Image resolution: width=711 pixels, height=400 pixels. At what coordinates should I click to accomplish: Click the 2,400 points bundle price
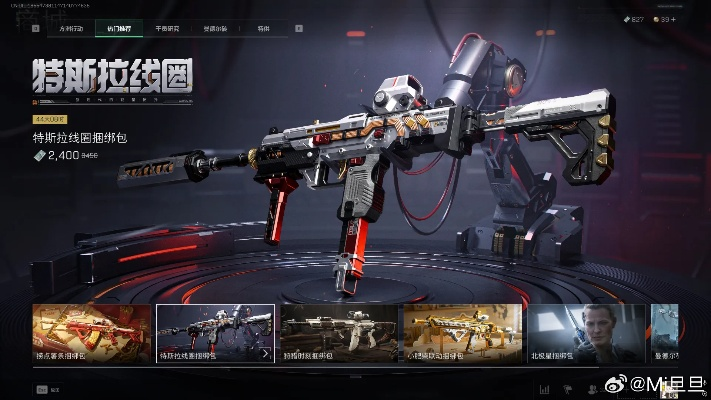point(61,157)
